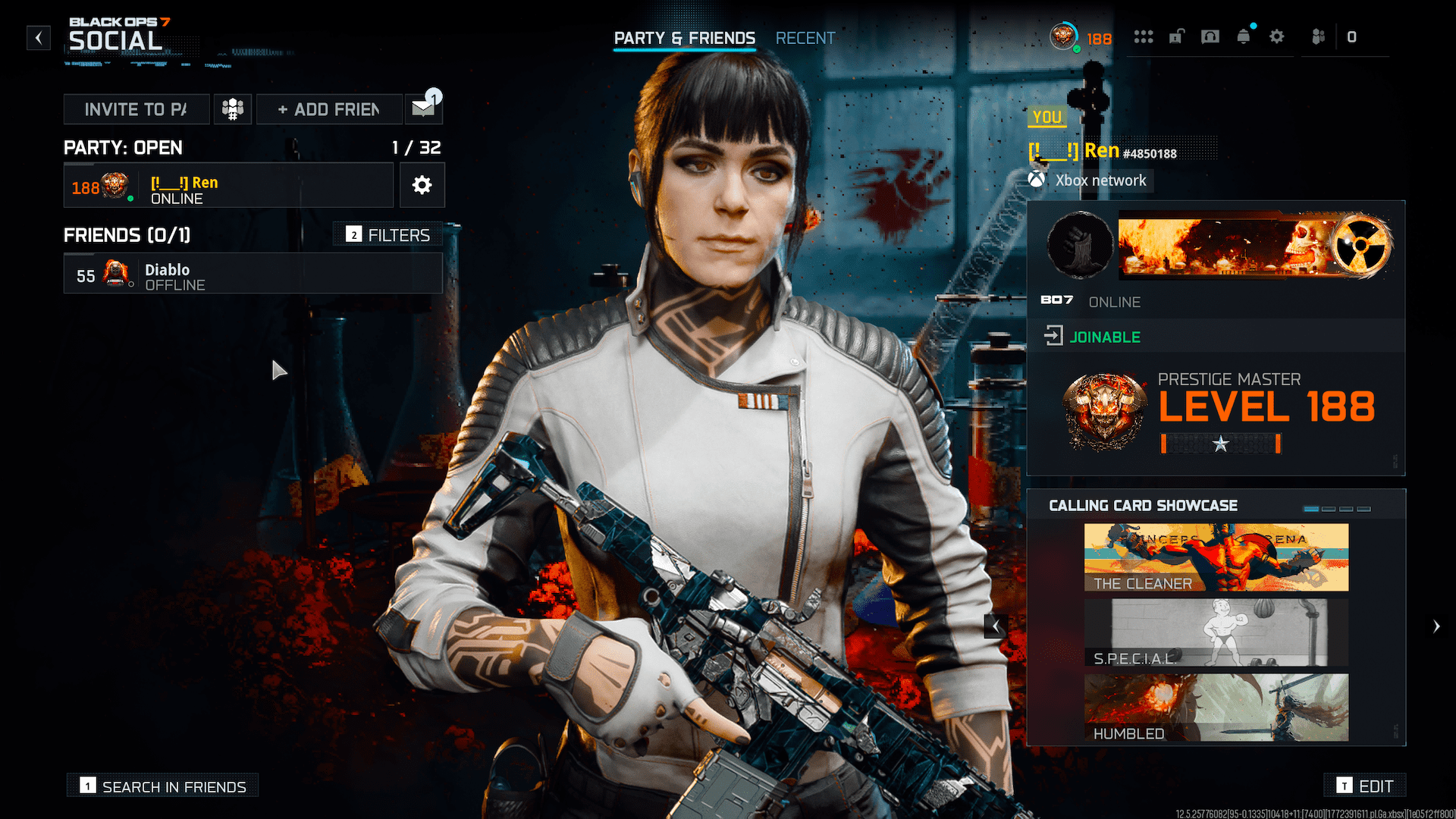The width and height of the screenshot is (1456, 819).
Task: Choose The Cleaner calling card
Action: pyautogui.click(x=1216, y=557)
